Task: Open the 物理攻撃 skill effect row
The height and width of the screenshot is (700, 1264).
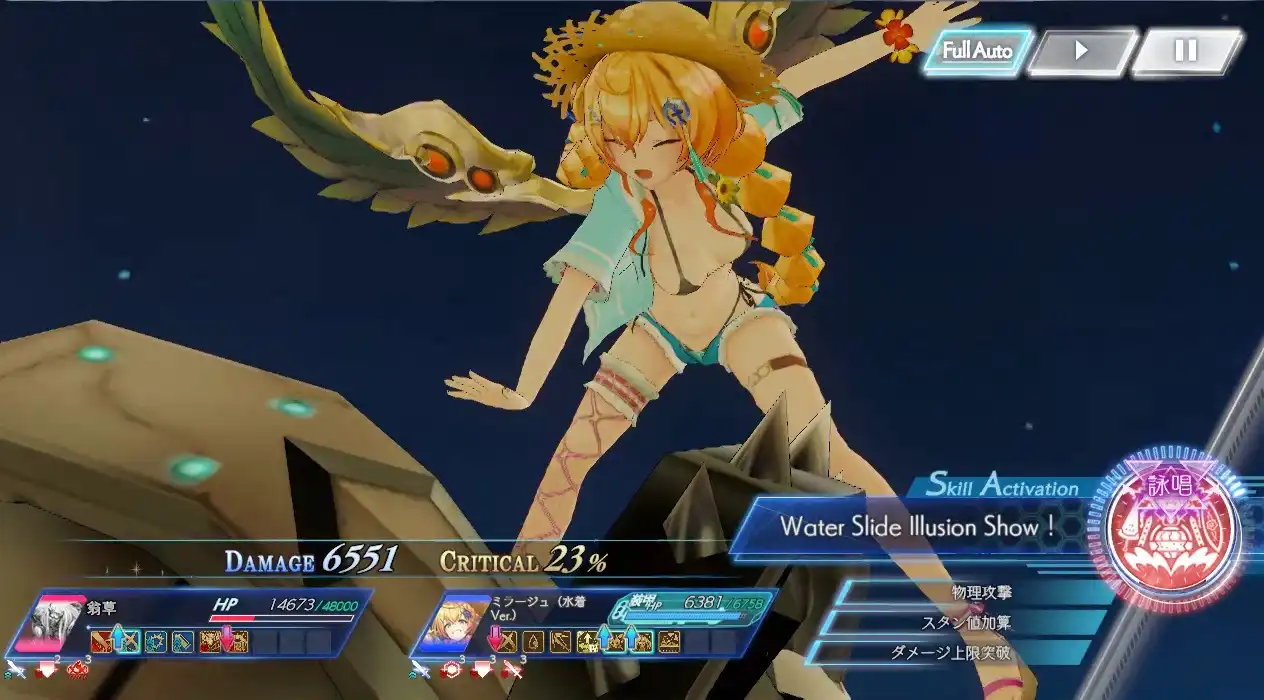Action: tap(980, 593)
